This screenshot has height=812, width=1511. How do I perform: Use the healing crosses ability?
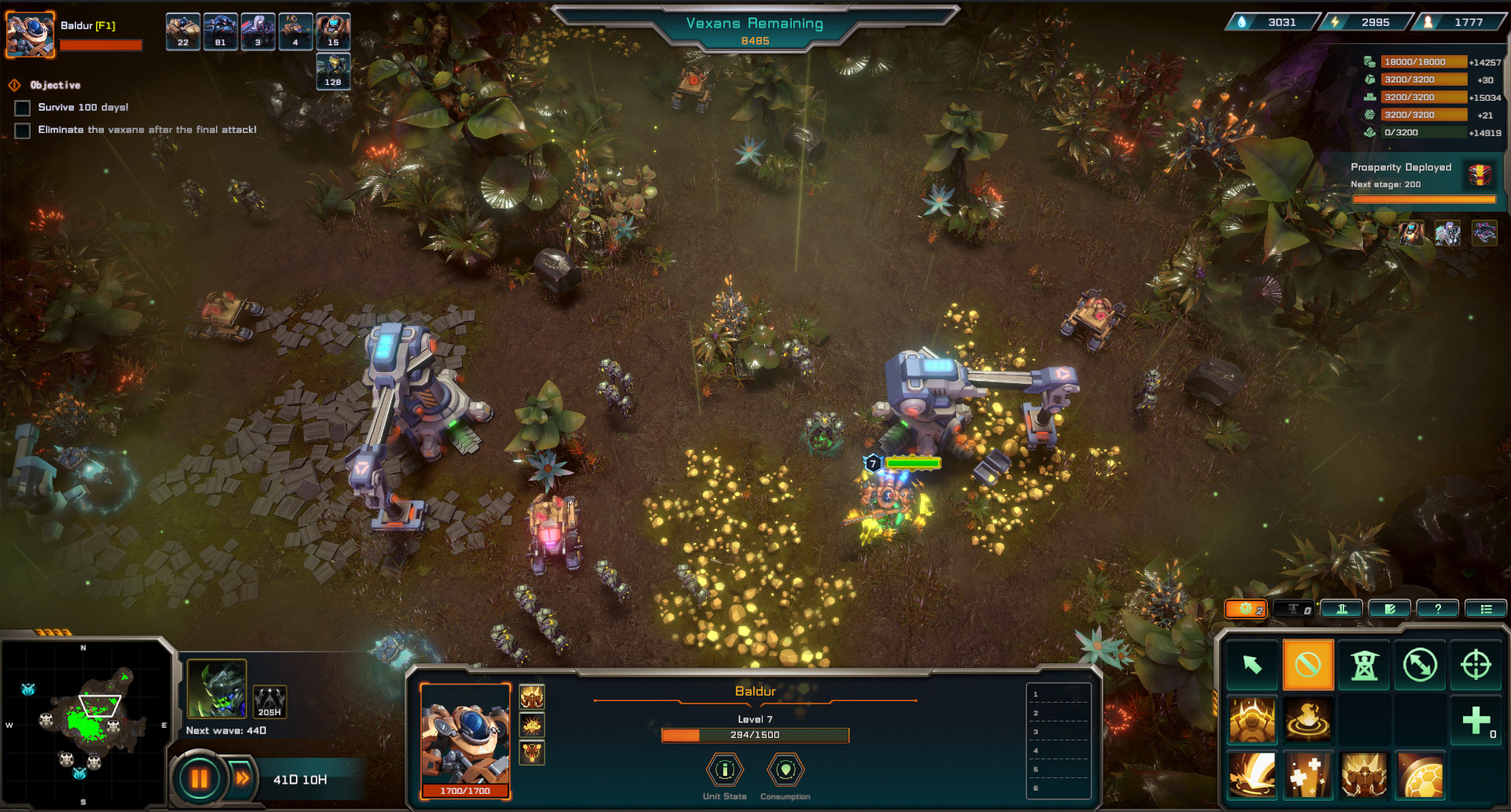coord(1308,776)
